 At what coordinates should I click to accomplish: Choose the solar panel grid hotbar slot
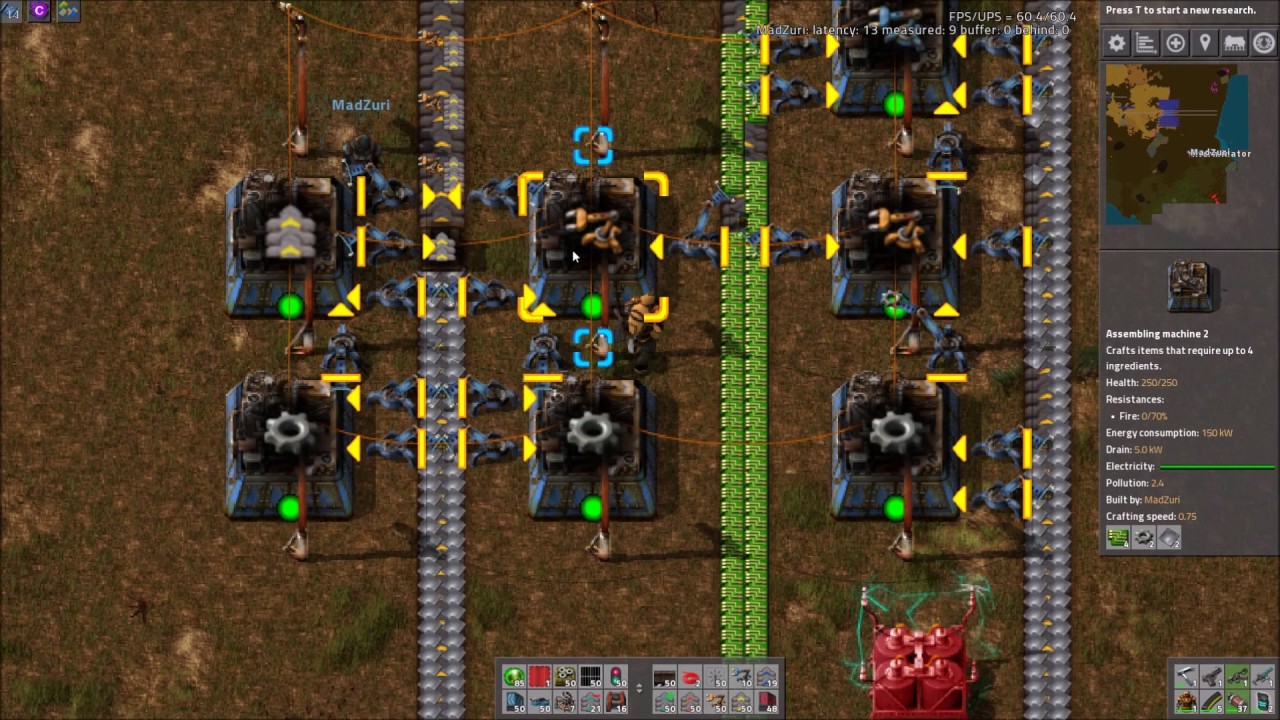click(x=590, y=678)
